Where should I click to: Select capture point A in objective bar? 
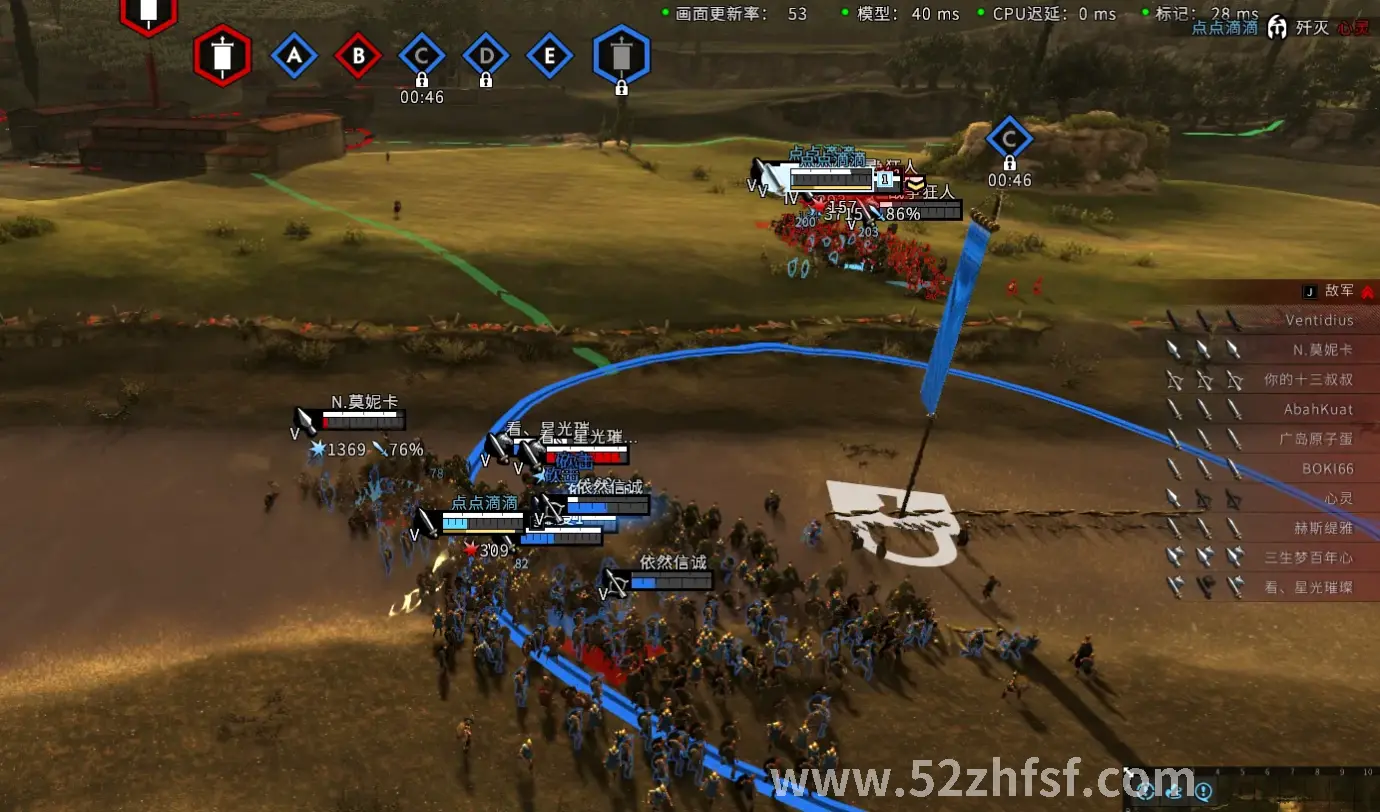click(294, 57)
